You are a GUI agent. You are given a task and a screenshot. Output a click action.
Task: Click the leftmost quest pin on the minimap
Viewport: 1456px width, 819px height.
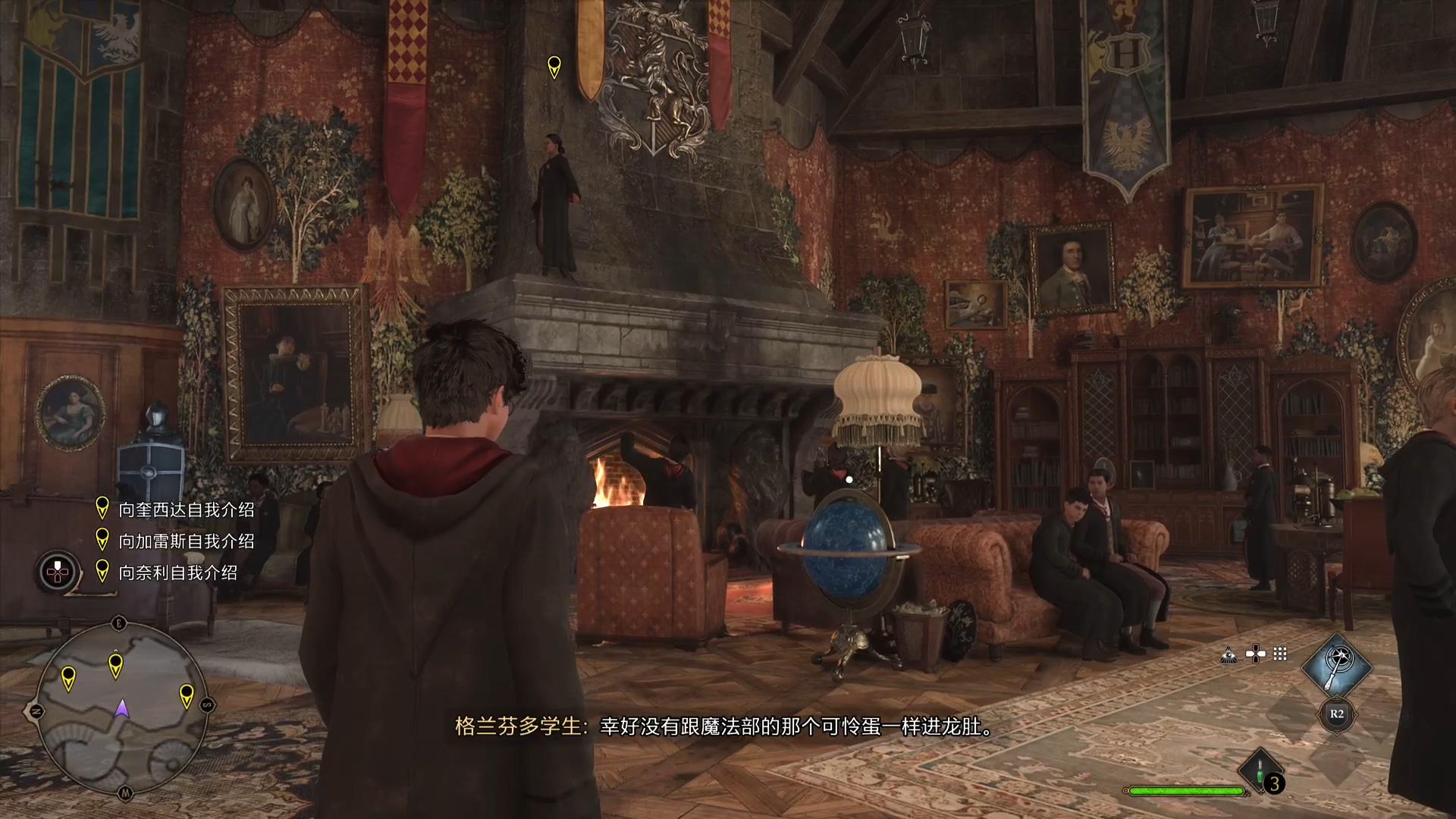pos(69,676)
